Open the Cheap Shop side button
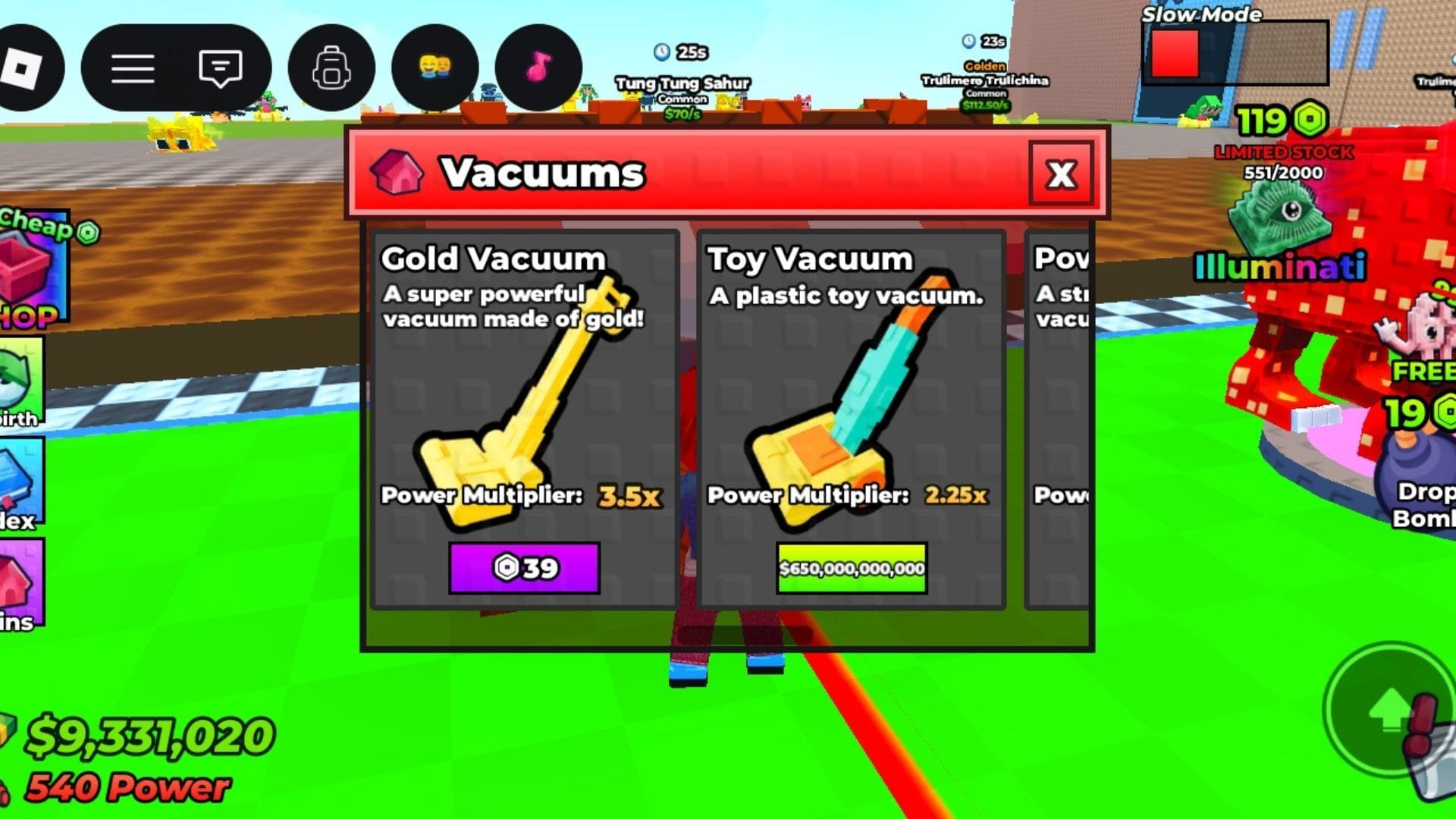The width and height of the screenshot is (1456, 819). point(34,269)
